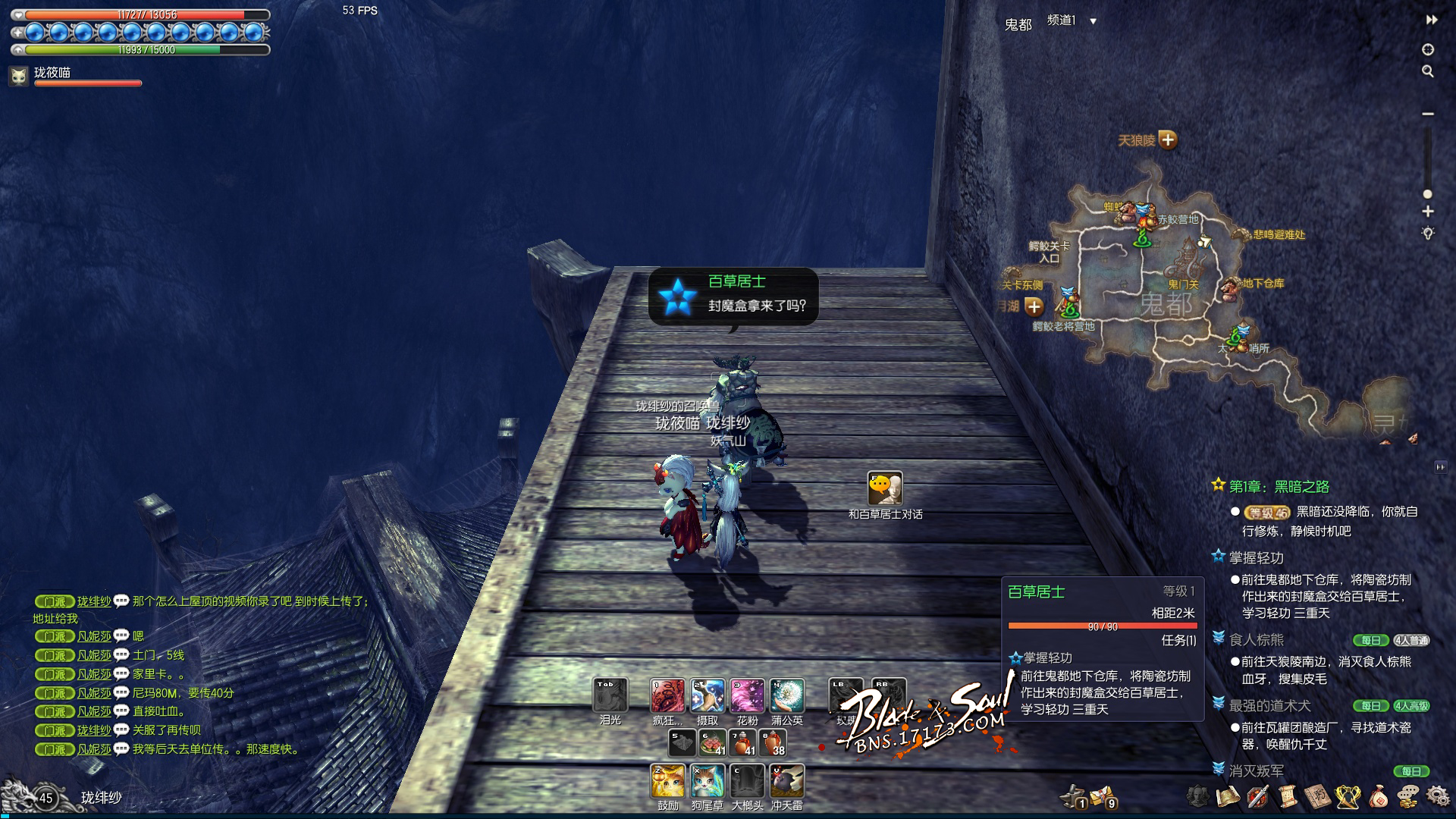Toggle the map's lightbulb hint icon

1428,234
